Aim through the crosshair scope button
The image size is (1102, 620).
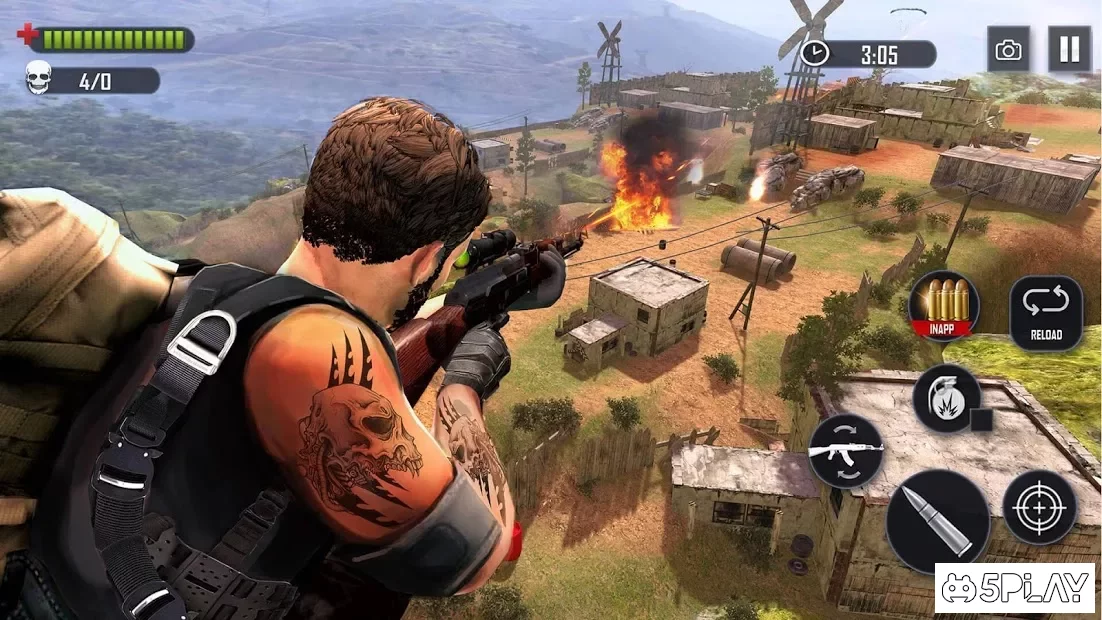click(x=1039, y=507)
